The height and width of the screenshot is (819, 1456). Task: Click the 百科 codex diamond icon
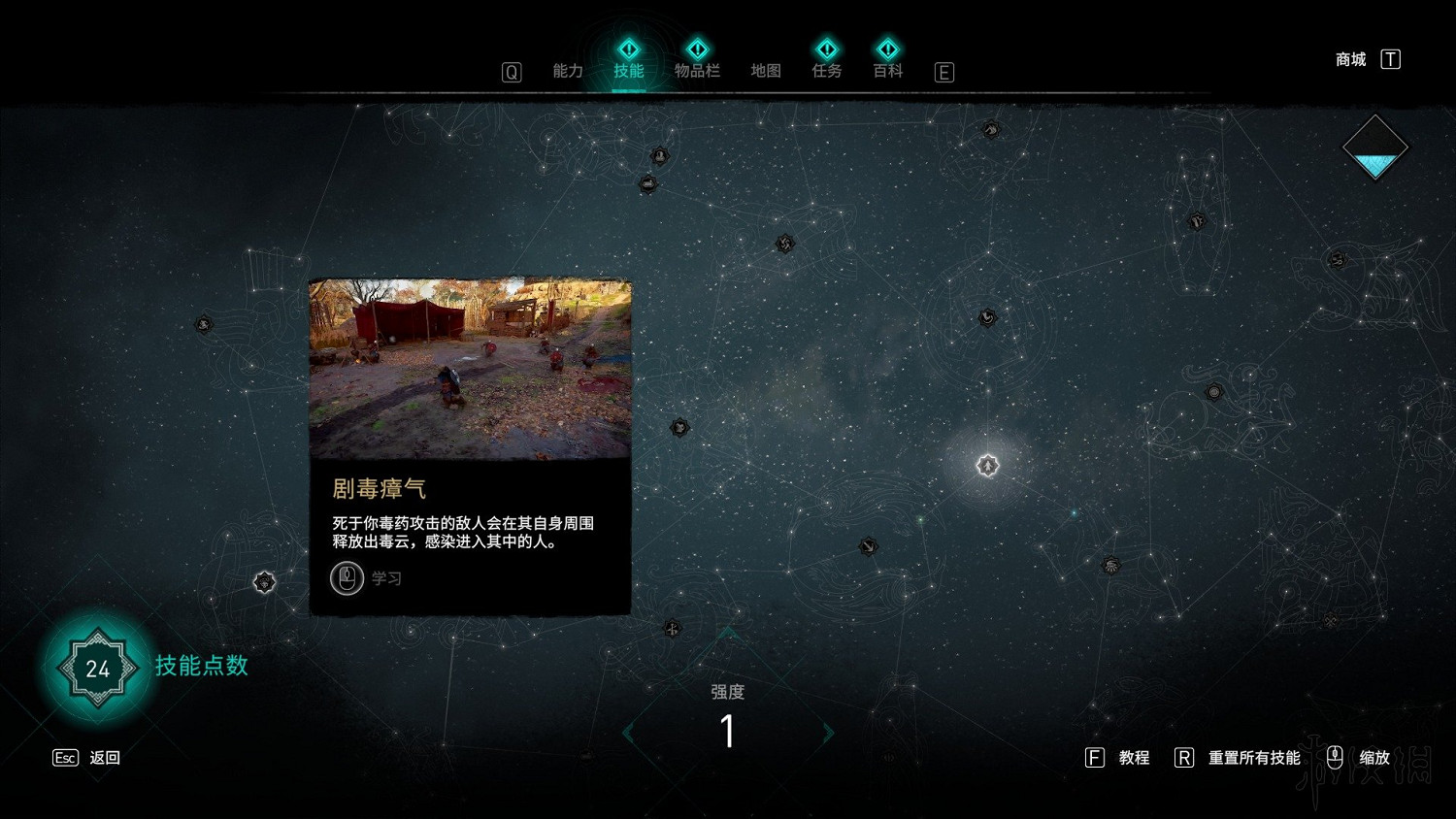pyautogui.click(x=887, y=47)
